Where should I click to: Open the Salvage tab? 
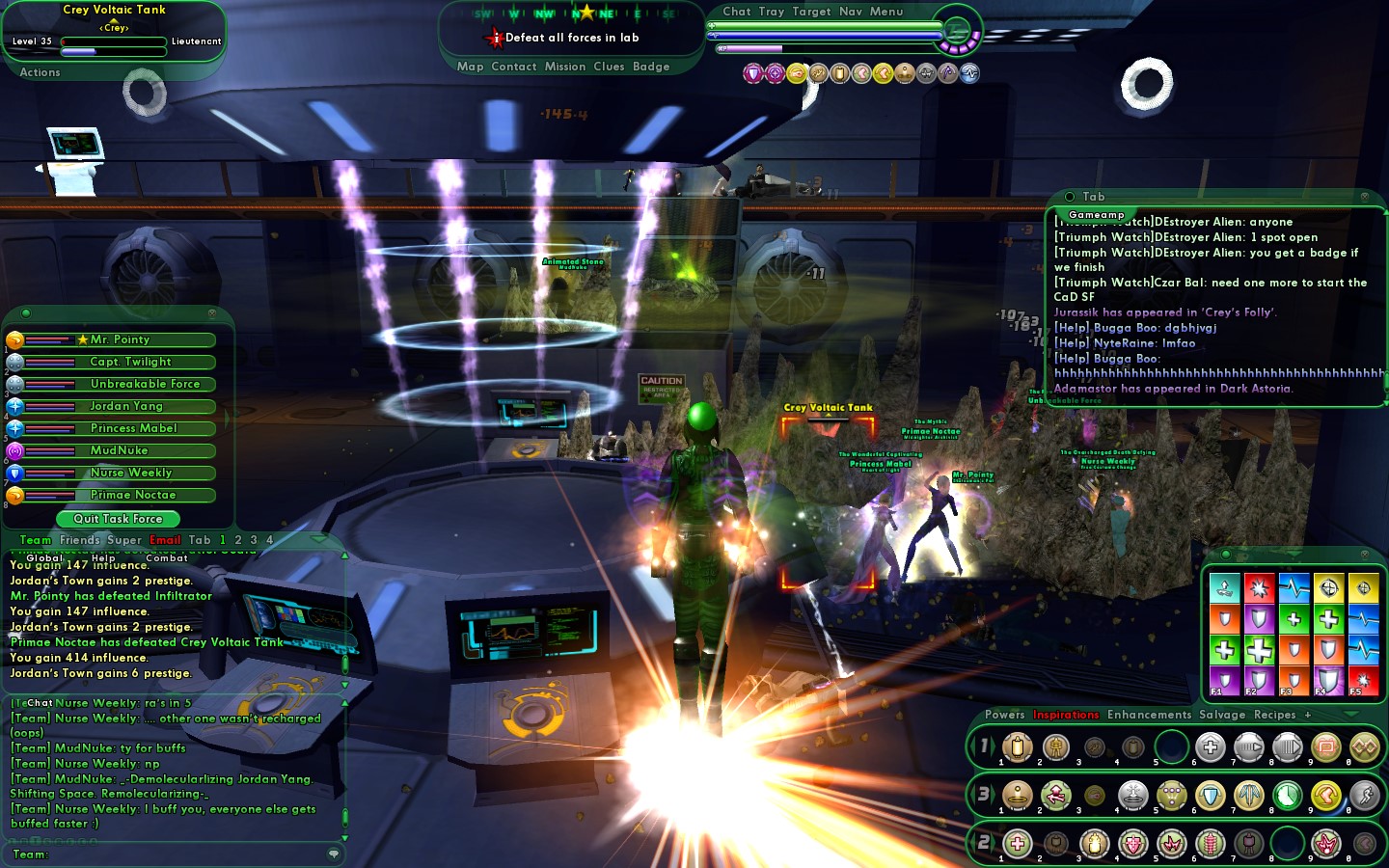click(x=1222, y=715)
